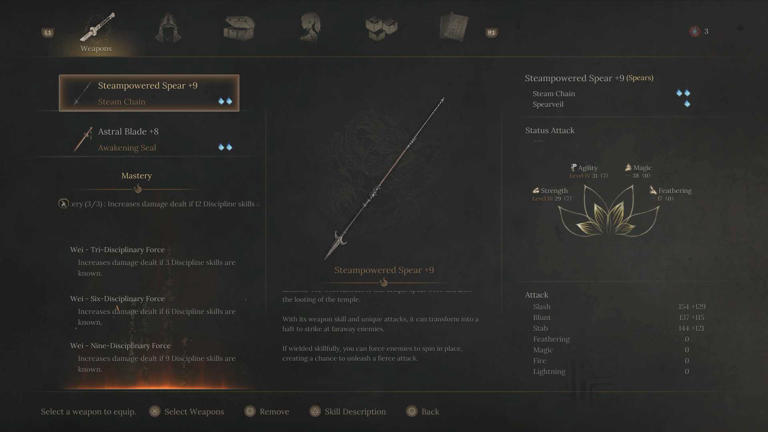Click the Steam Chain skill in details panel
The width and height of the screenshot is (768, 432).
tap(554, 94)
